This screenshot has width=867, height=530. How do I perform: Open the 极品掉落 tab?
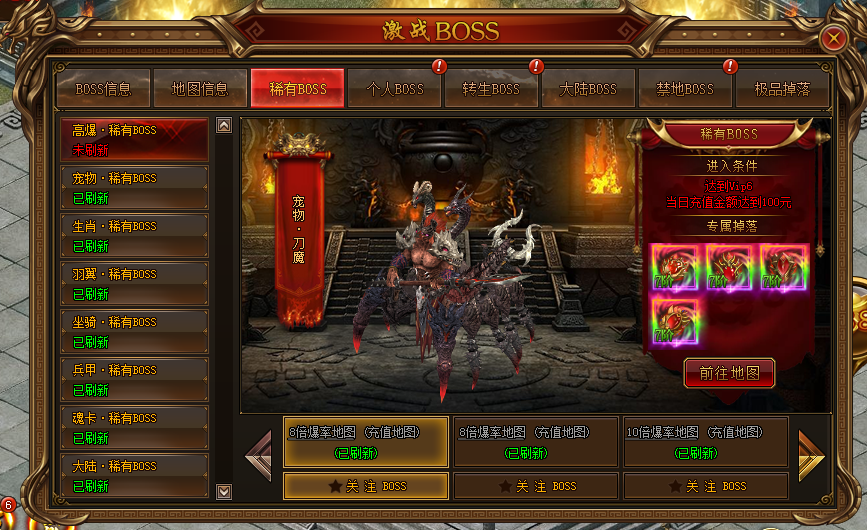(782, 89)
